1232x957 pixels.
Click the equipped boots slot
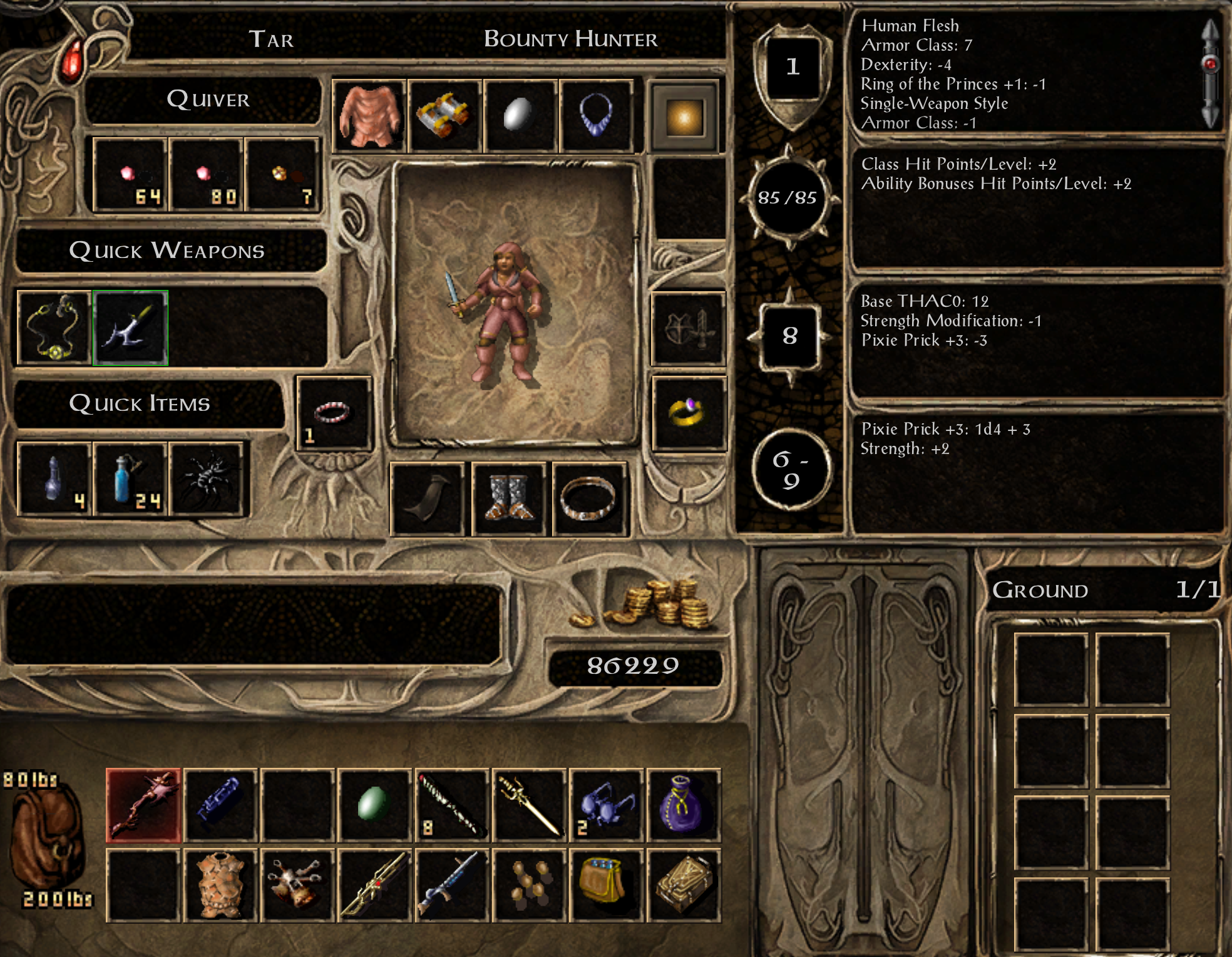510,499
